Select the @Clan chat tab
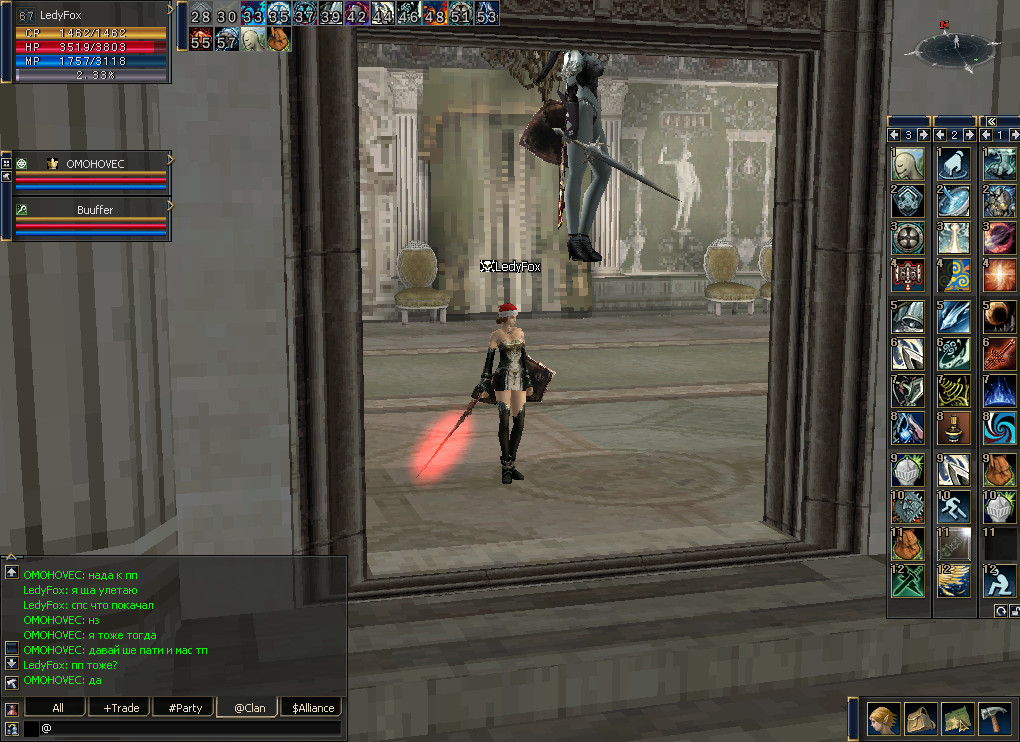1020x742 pixels. pyautogui.click(x=247, y=707)
